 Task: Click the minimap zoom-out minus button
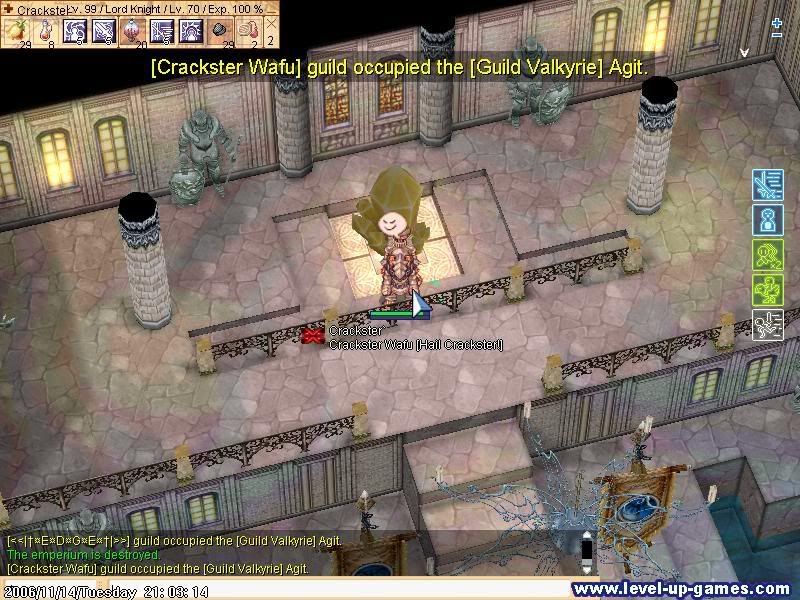(x=777, y=35)
